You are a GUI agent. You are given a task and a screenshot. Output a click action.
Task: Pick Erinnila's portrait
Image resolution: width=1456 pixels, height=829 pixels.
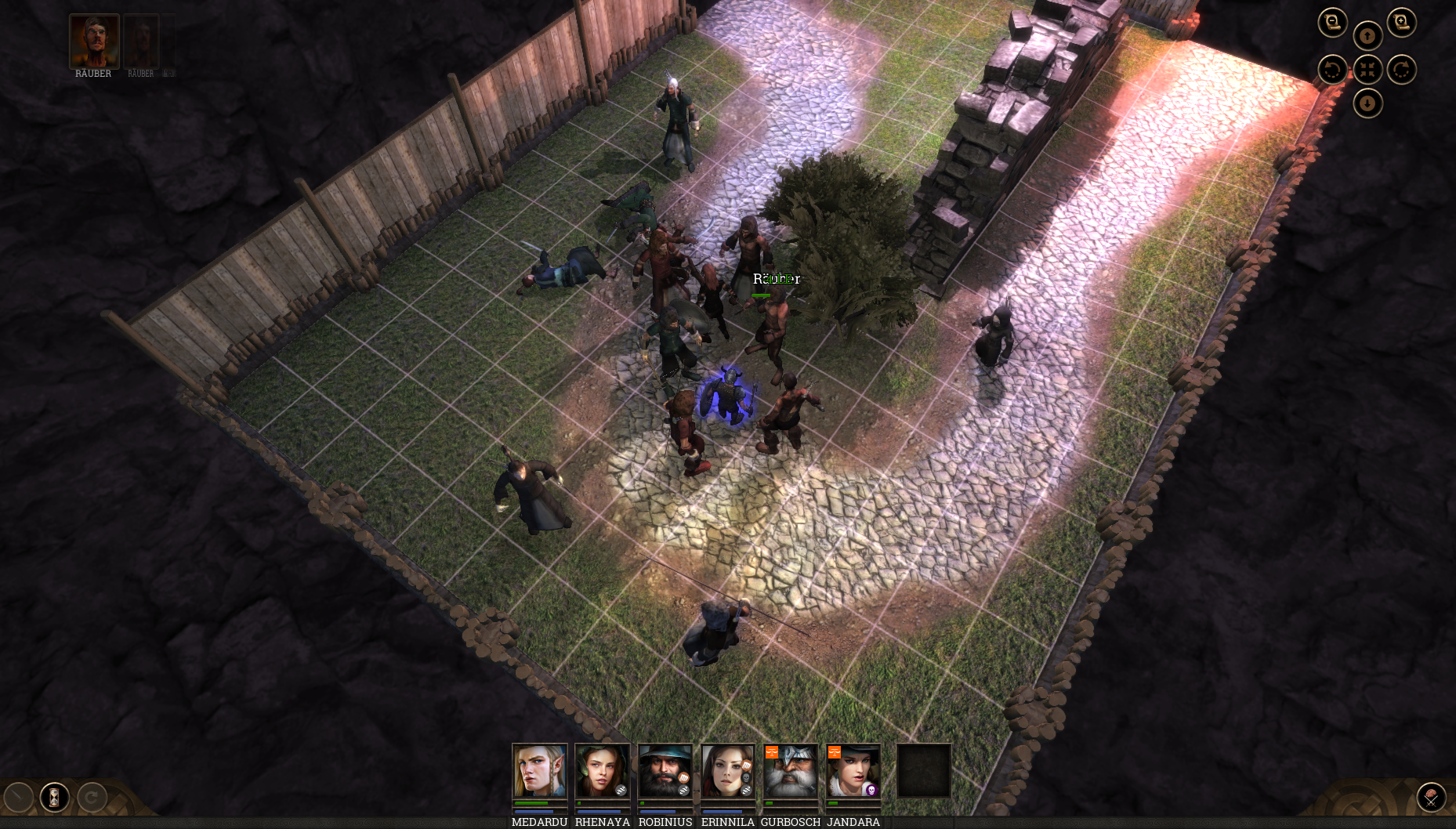tap(727, 771)
